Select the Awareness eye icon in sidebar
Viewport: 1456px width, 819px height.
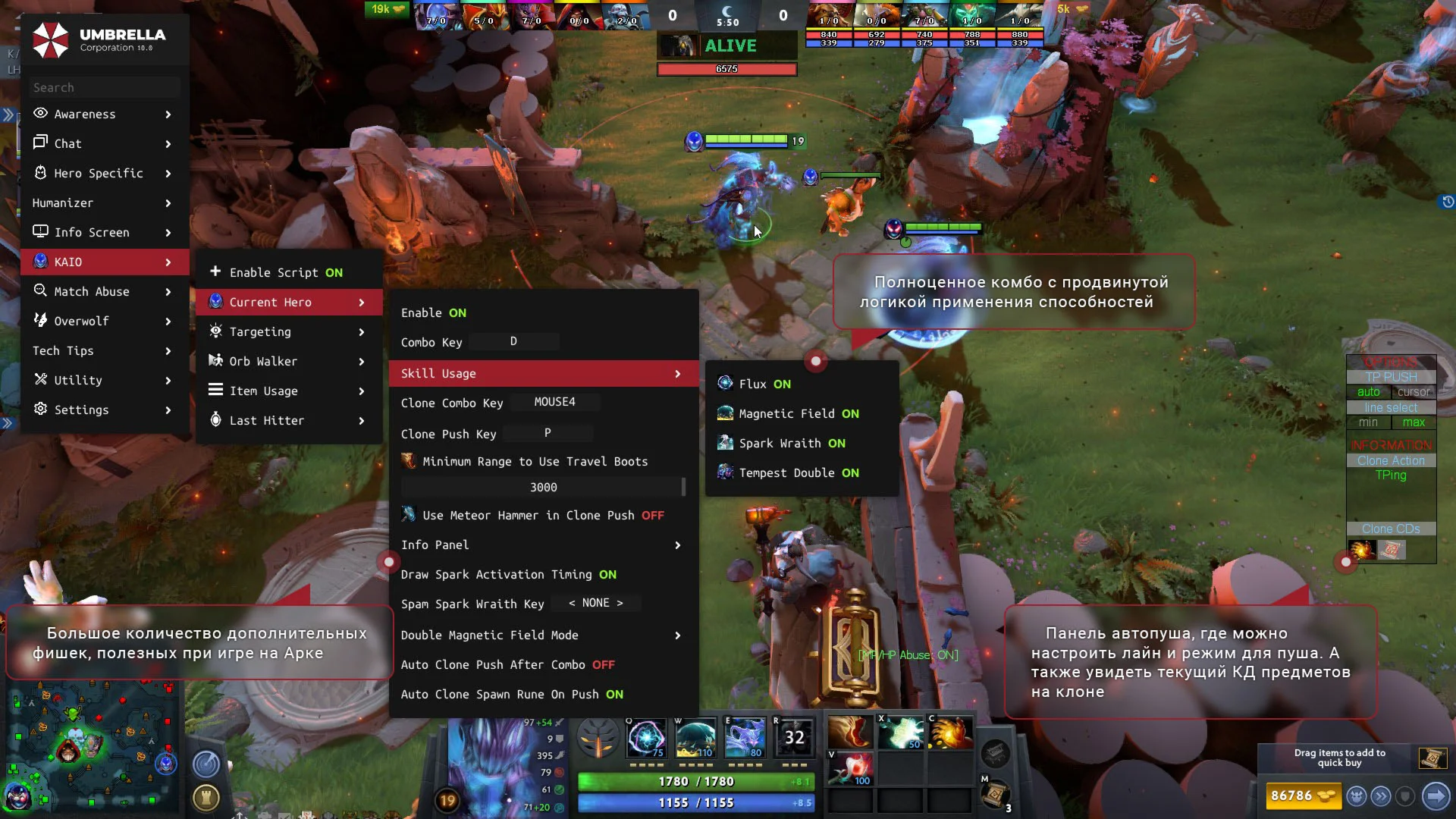pos(39,114)
